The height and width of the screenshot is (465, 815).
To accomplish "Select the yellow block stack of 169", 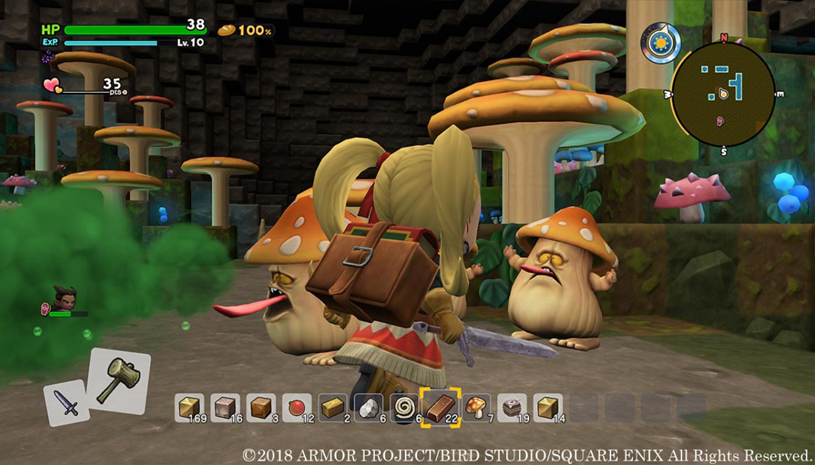I will tap(189, 407).
